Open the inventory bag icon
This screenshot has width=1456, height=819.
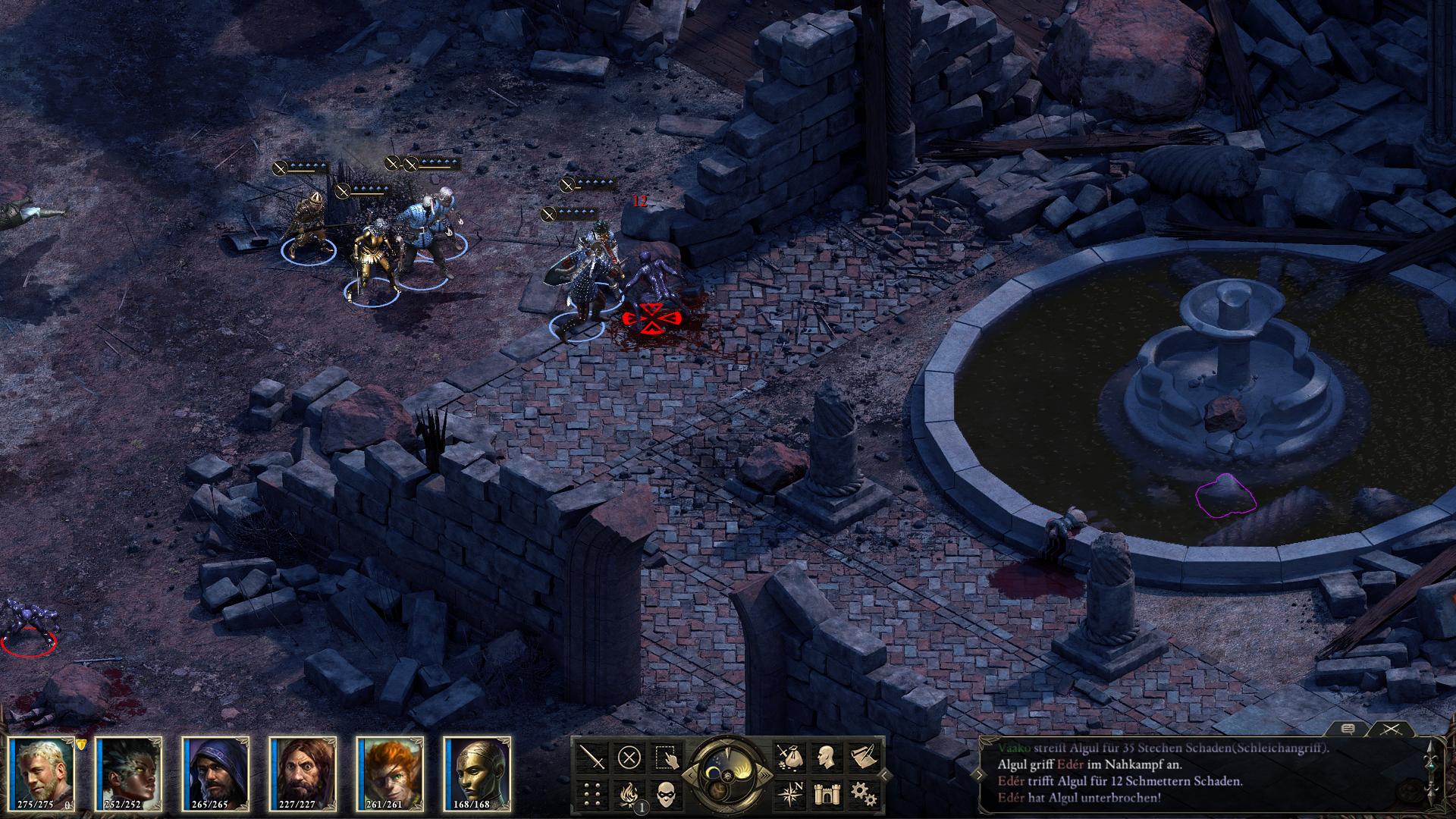789,757
